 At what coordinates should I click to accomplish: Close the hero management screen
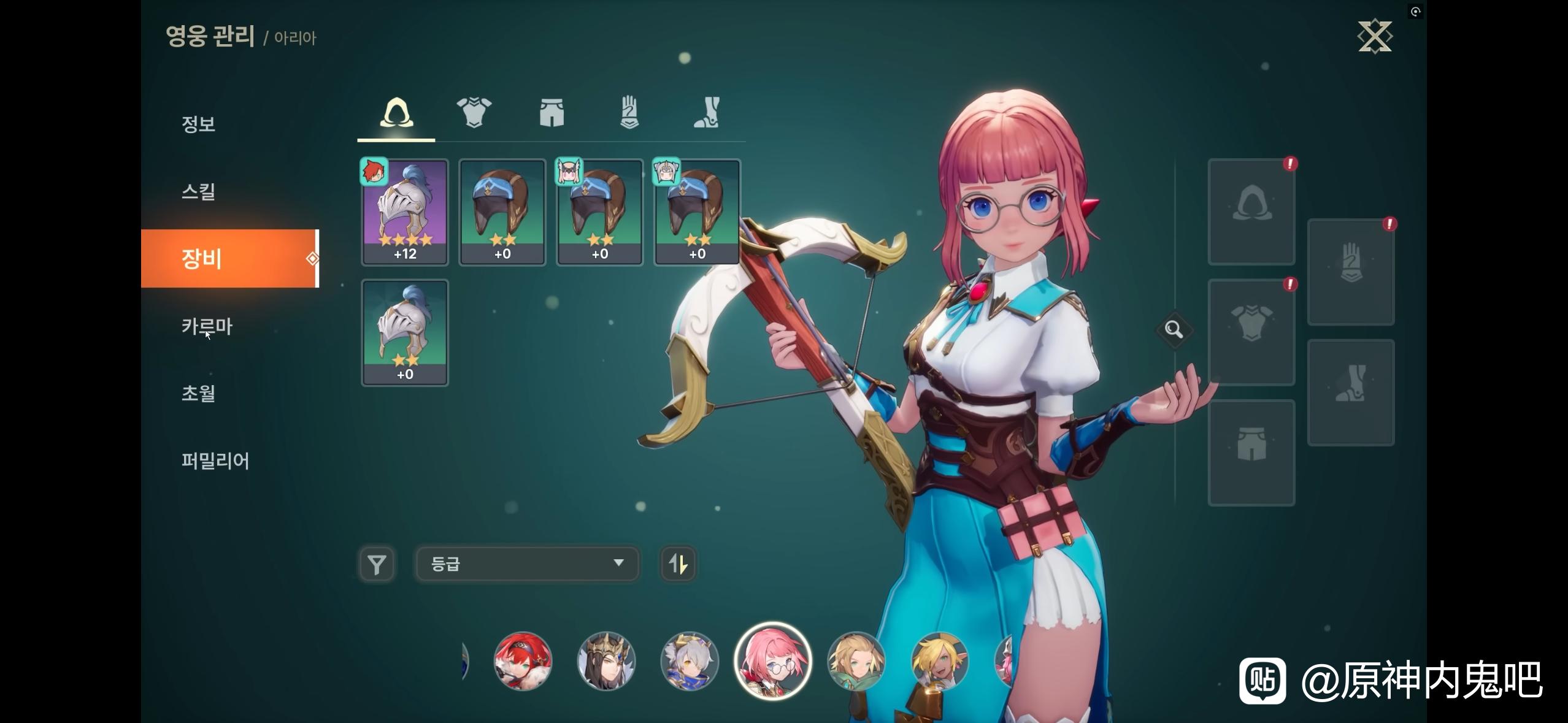point(1375,37)
